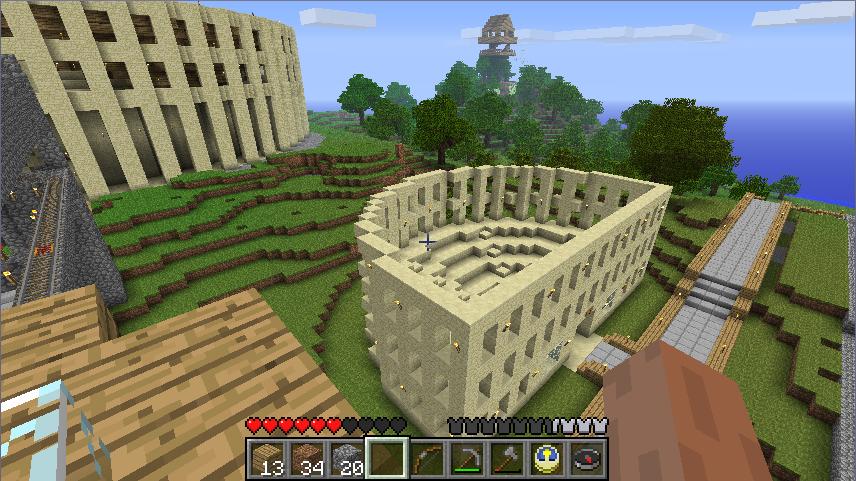
Task: Select the gray stone stack of 20
Action: tap(346, 459)
